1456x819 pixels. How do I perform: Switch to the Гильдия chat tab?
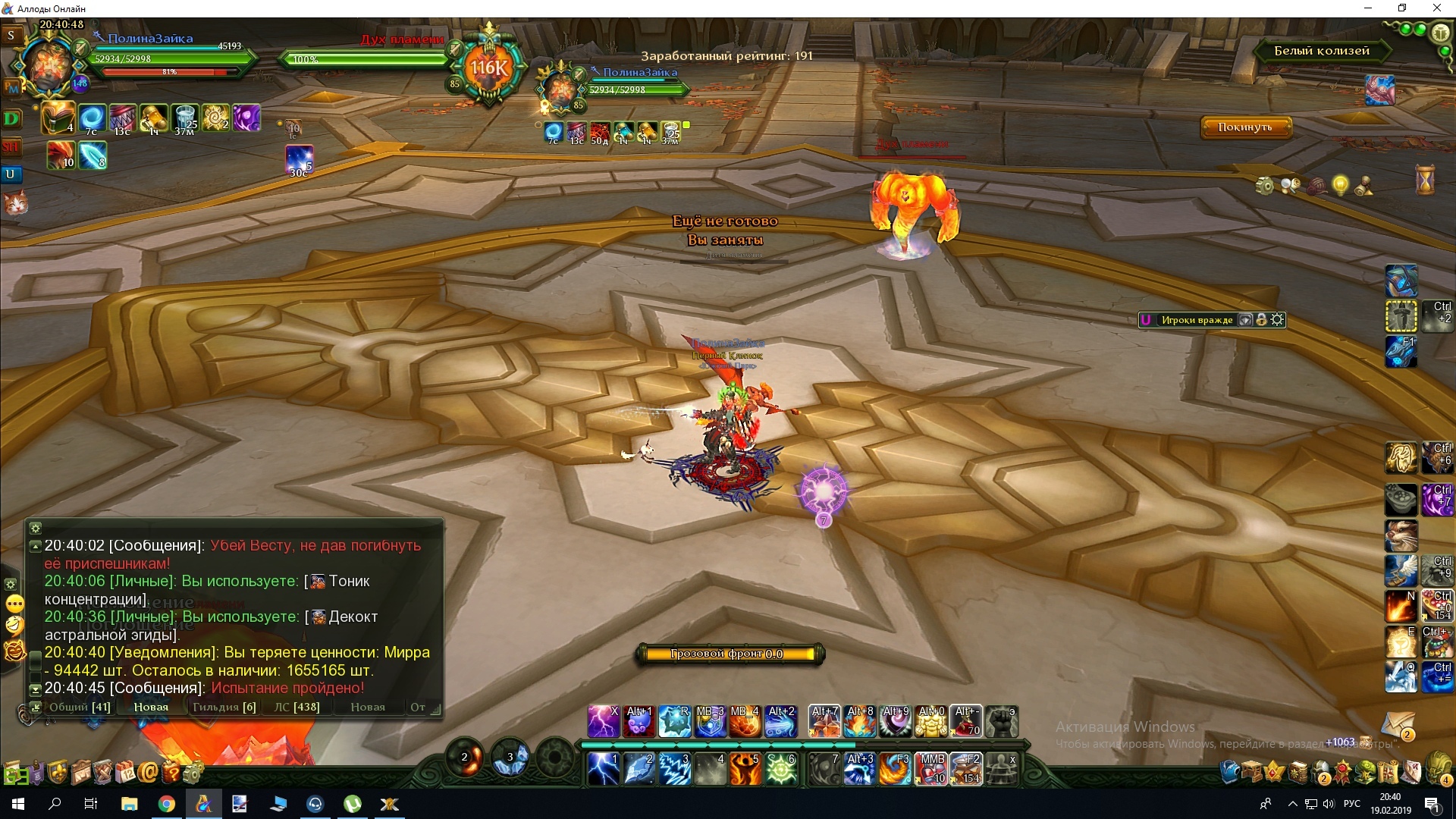click(224, 707)
